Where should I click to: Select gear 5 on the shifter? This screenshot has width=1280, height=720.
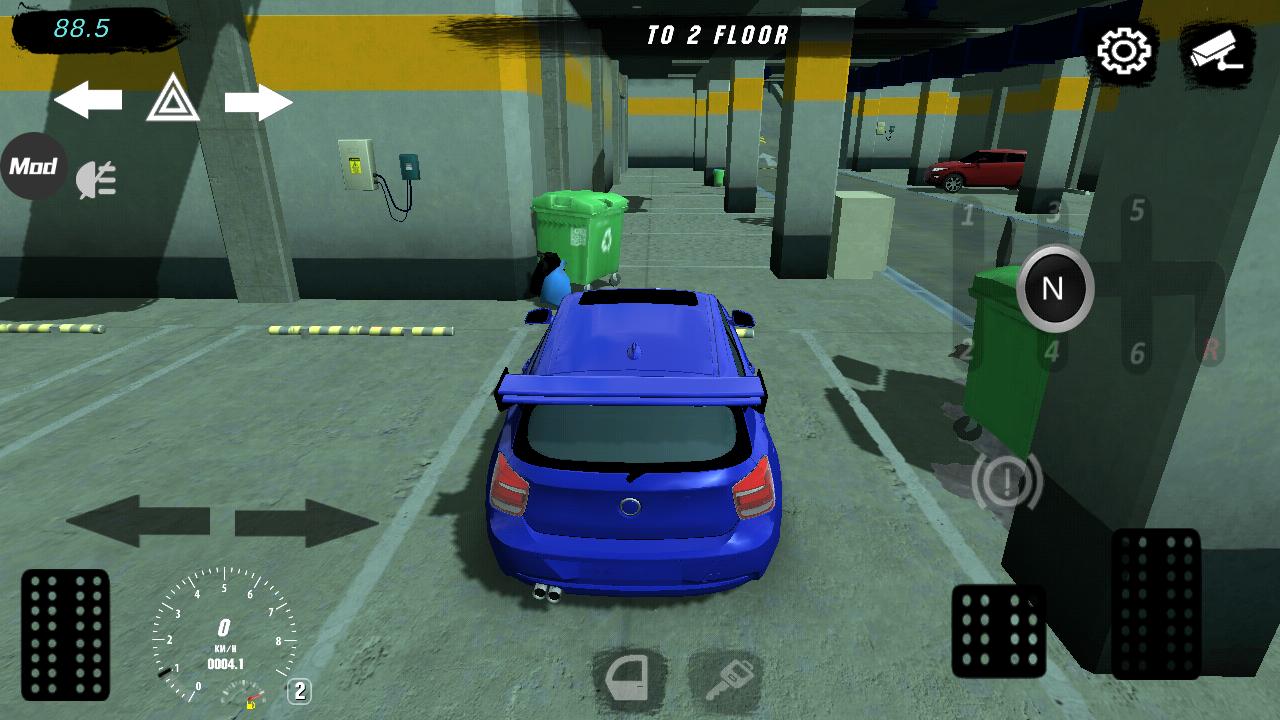1137,211
